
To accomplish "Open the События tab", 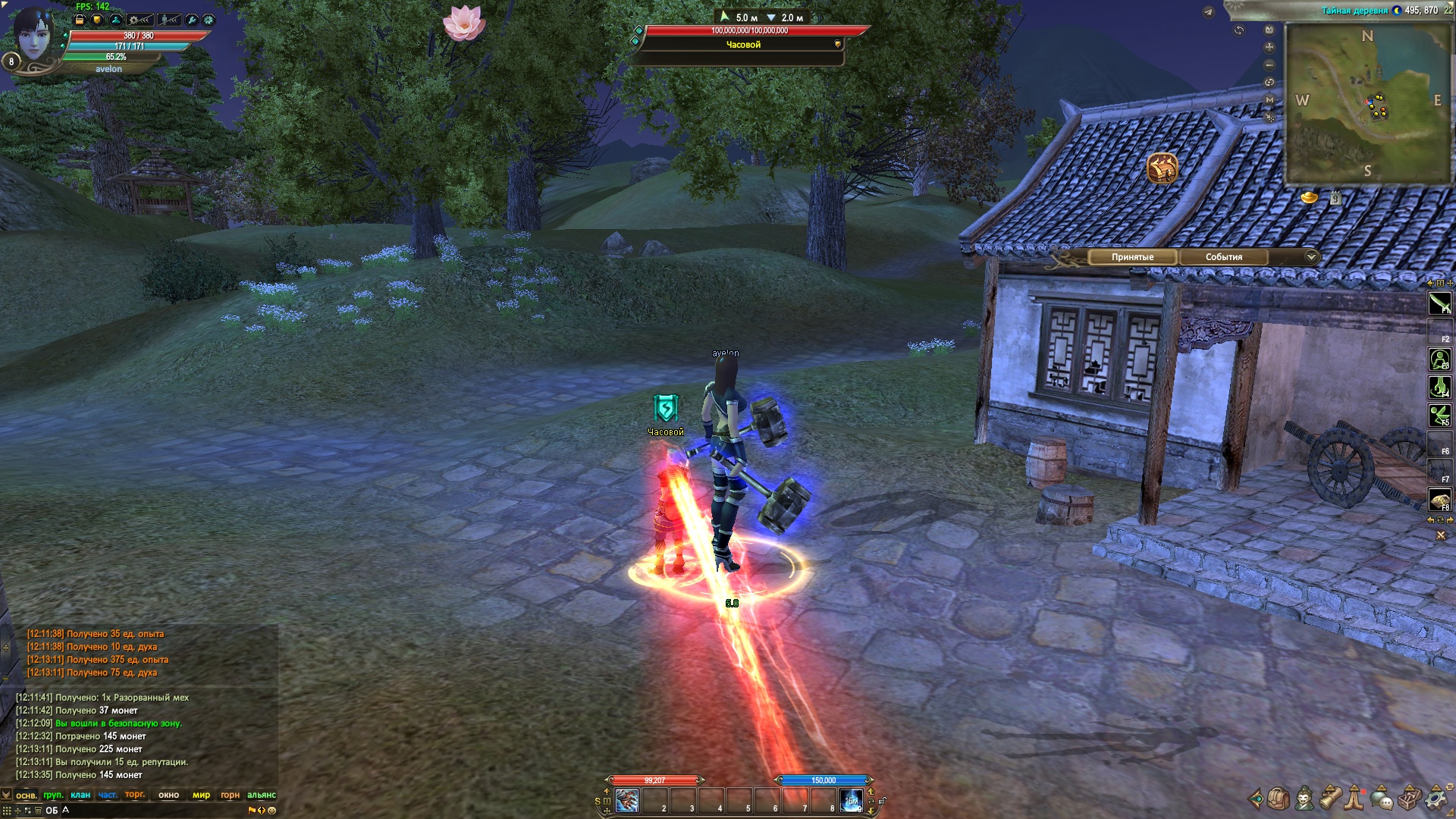I will [x=1223, y=257].
